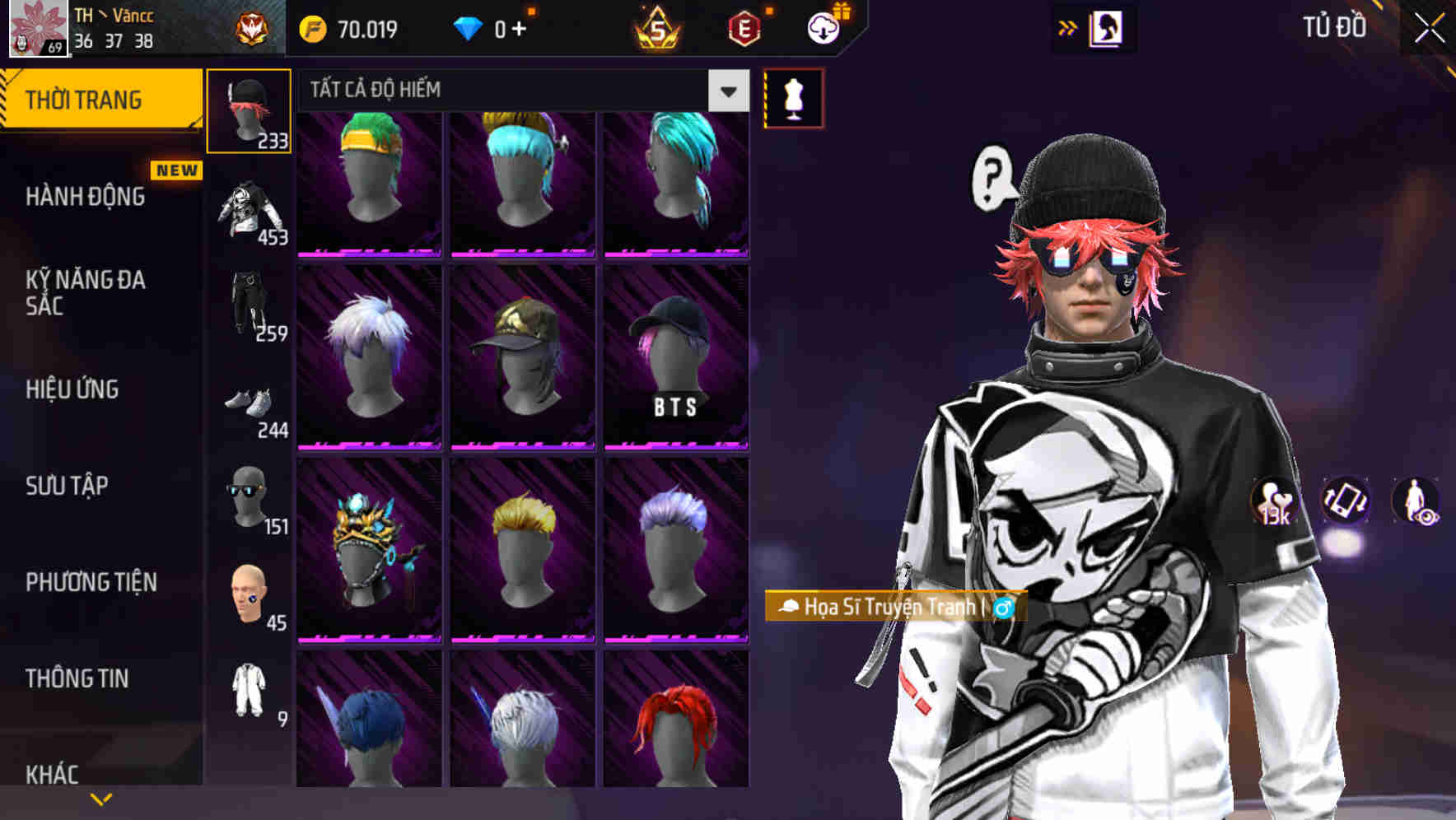The height and width of the screenshot is (820, 1456).
Task: Collapse the panel using the double arrows
Action: (1066, 27)
